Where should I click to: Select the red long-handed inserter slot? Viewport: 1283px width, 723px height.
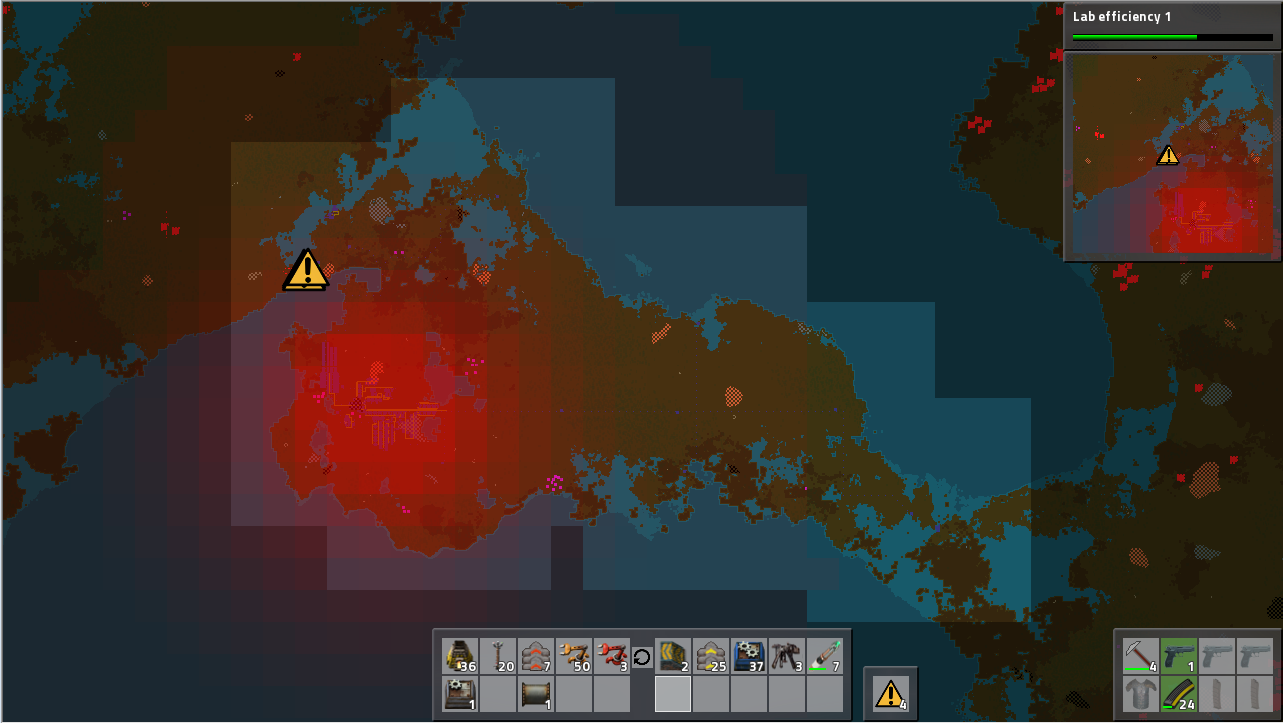point(612,656)
